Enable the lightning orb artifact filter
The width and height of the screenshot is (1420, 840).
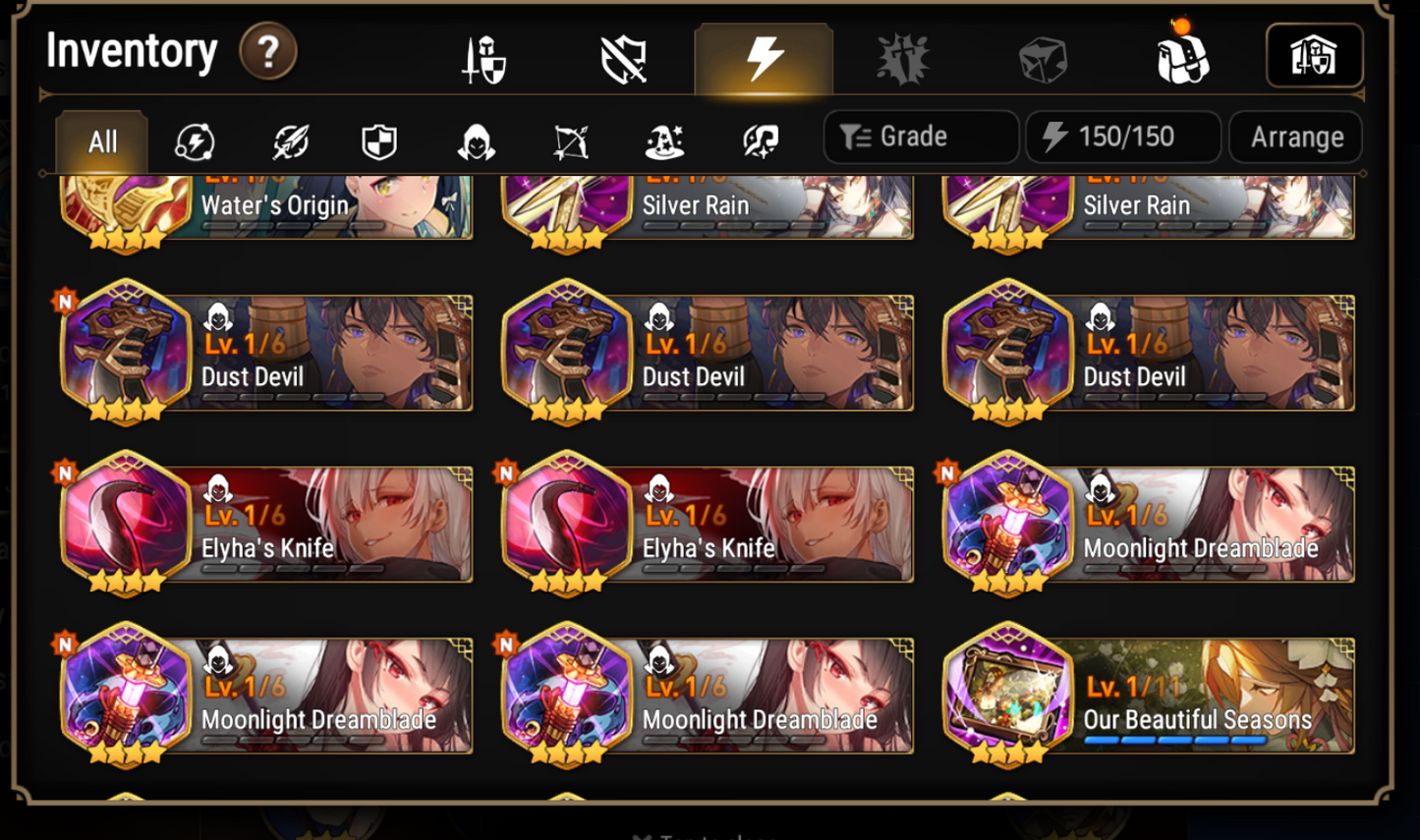tap(197, 141)
